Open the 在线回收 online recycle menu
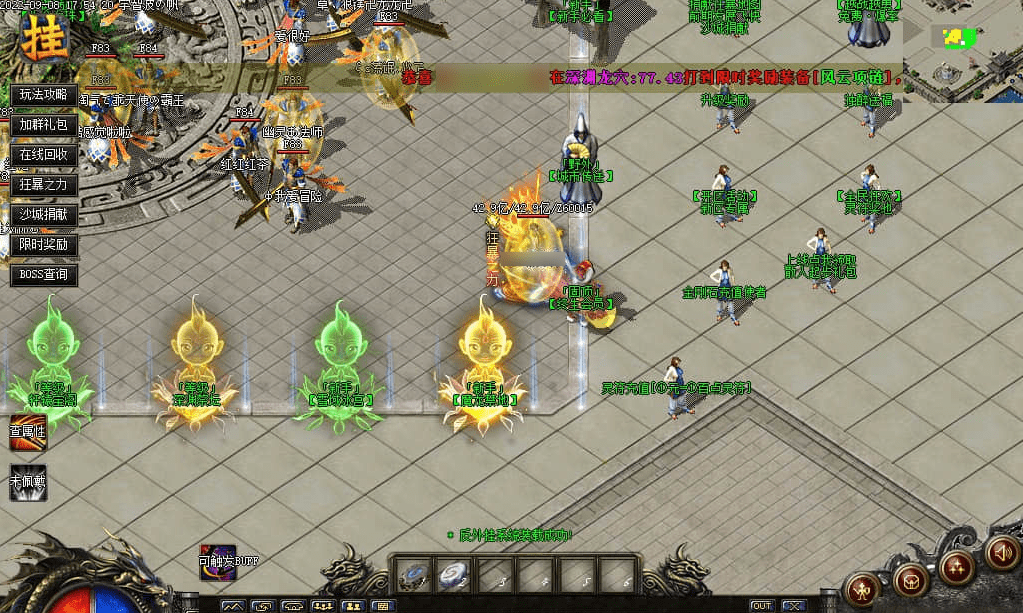1023x613 pixels. tap(43, 155)
